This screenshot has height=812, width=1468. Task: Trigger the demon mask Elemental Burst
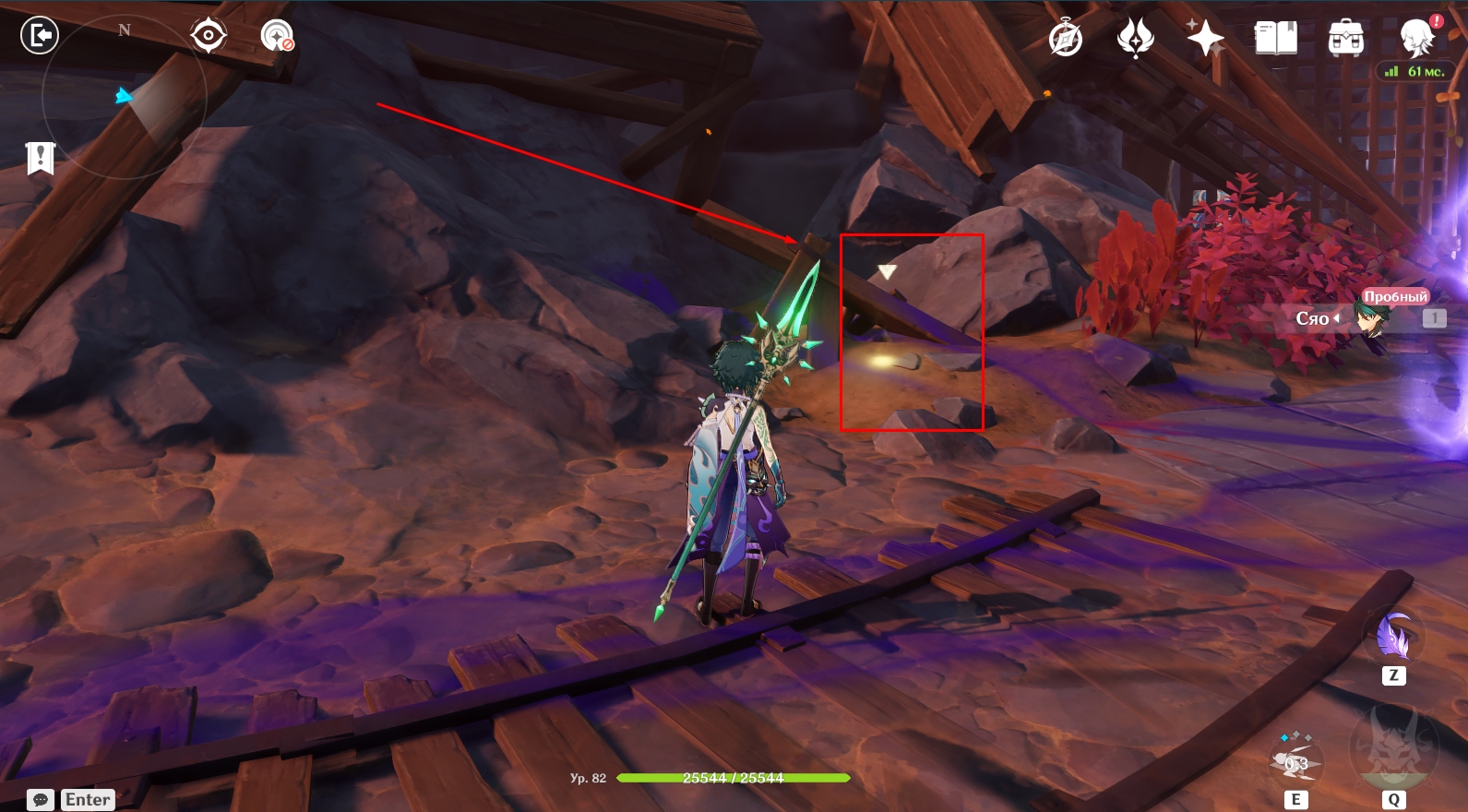(x=1393, y=747)
